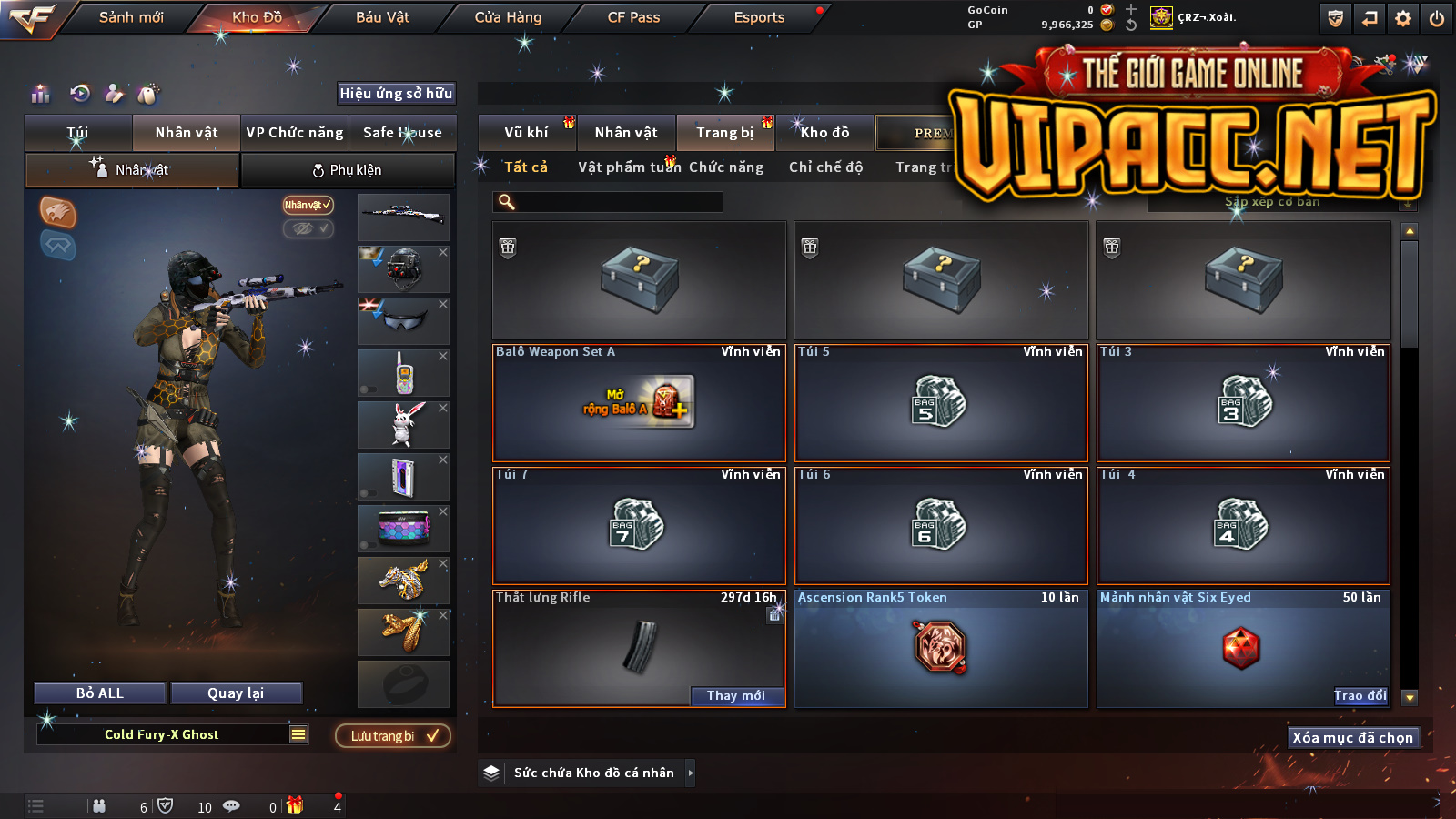Click Thay mới on Thắt lưng Rifle

(x=736, y=696)
